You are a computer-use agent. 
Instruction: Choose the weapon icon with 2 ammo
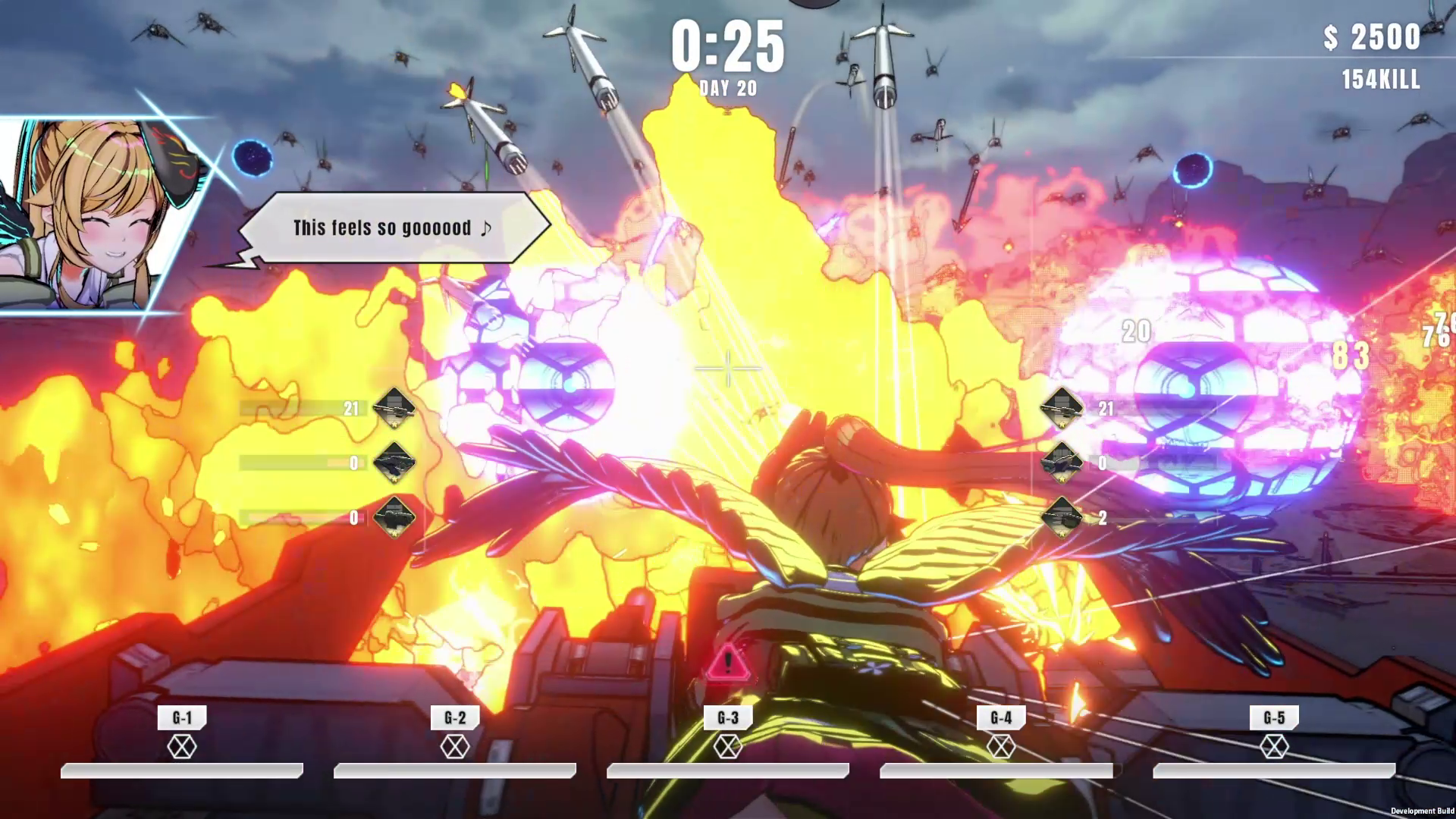coord(1061,517)
